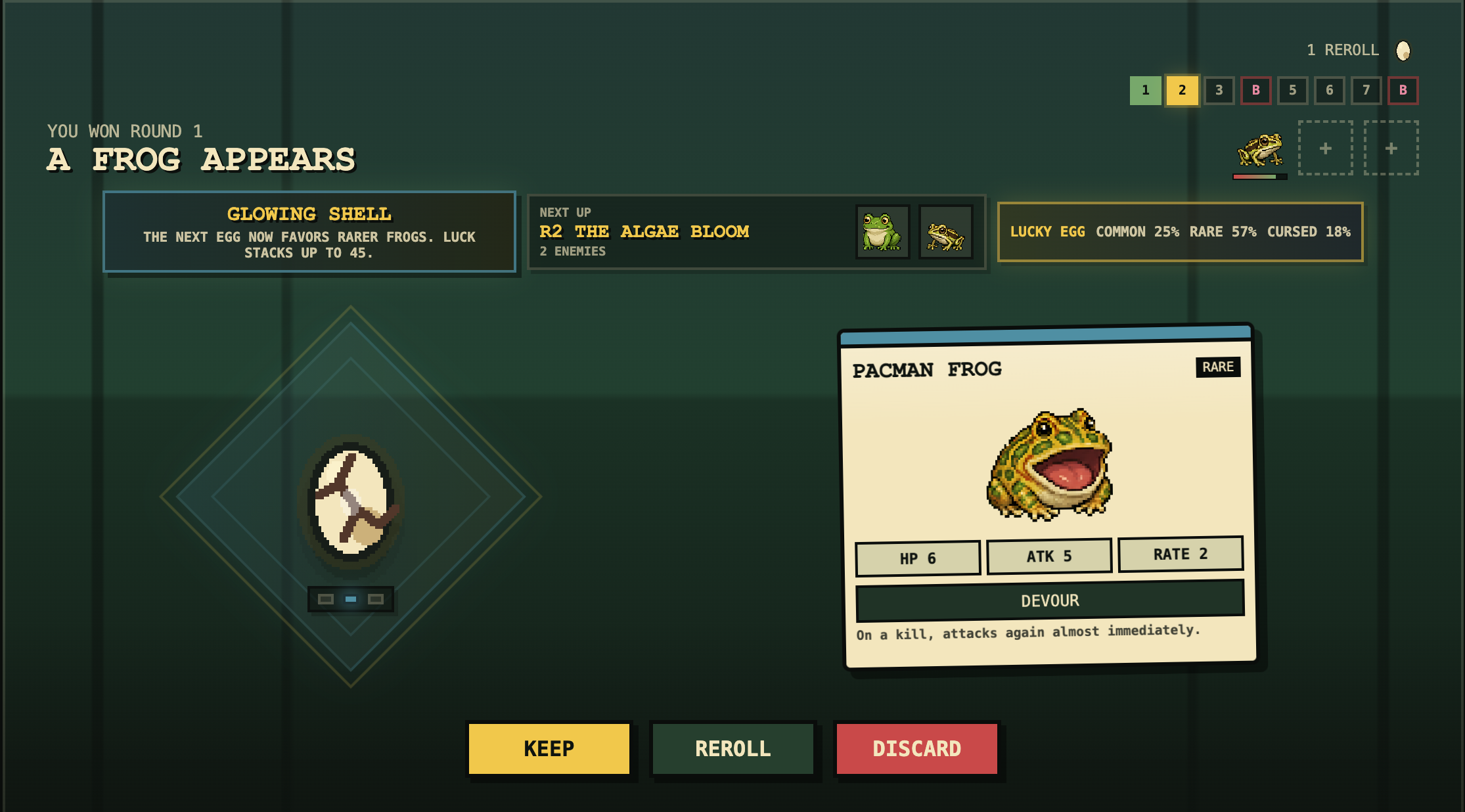The image size is (1465, 812).
Task: Select the round 6 stage marker
Action: point(1329,91)
